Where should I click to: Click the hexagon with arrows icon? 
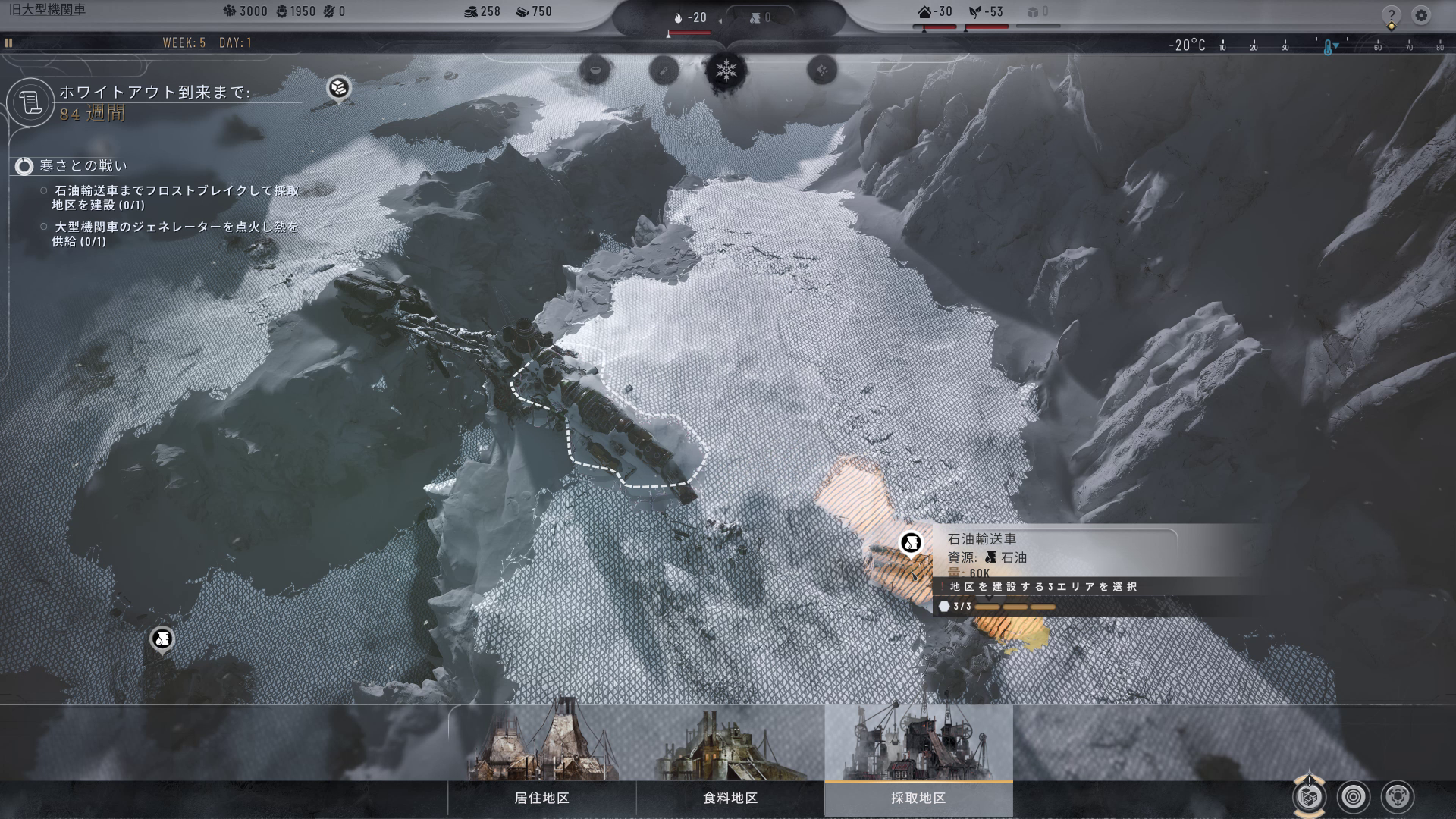tap(1398, 796)
